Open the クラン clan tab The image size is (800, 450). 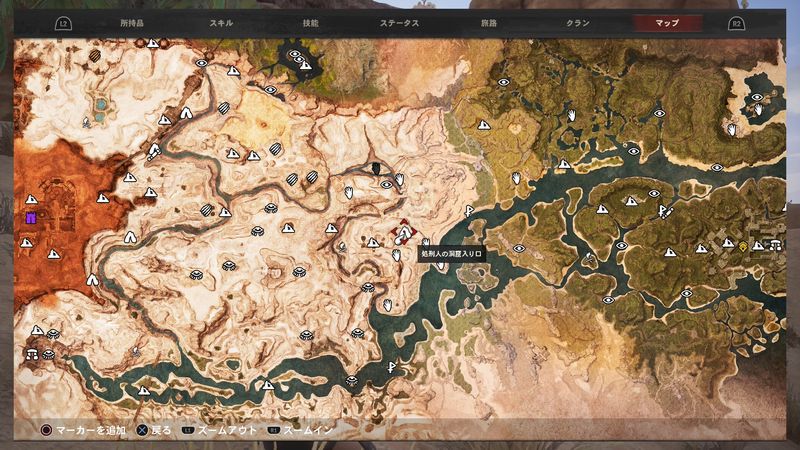pyautogui.click(x=578, y=22)
